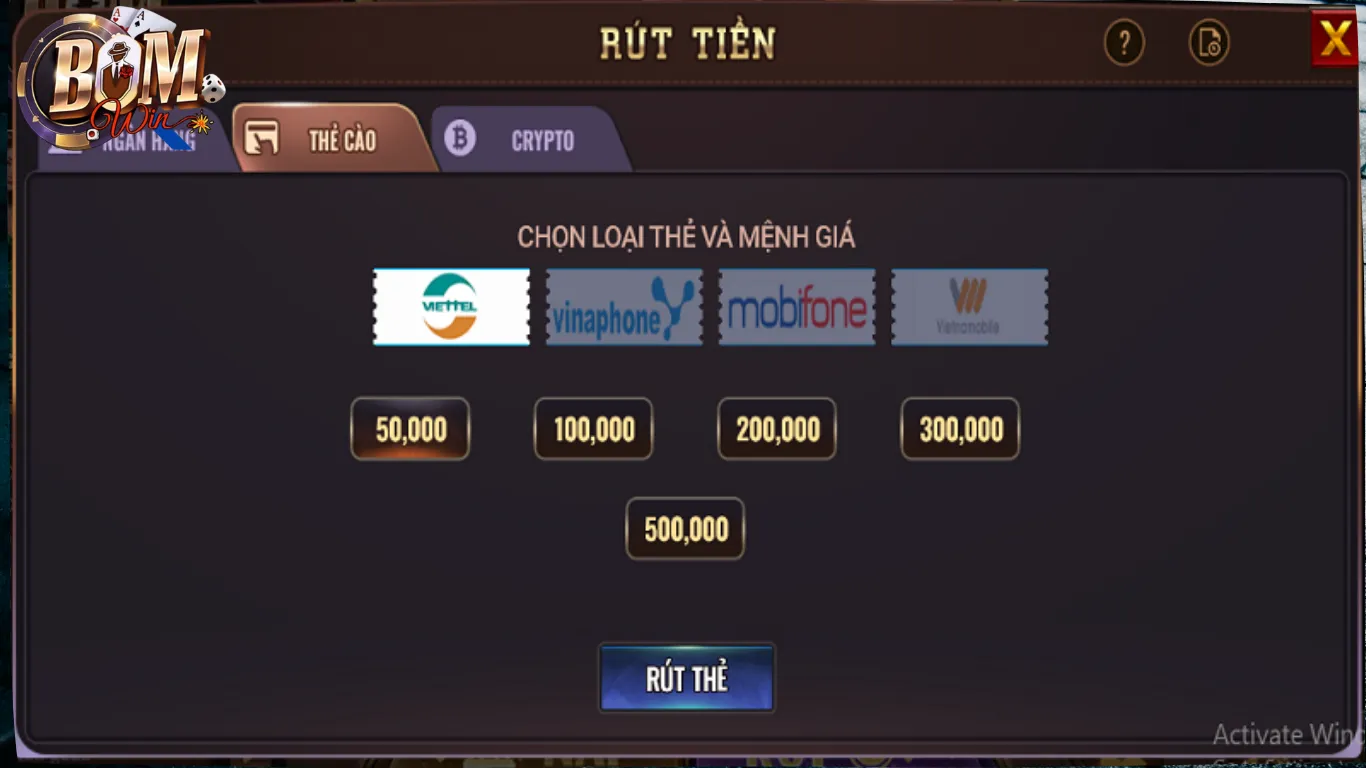1366x768 pixels.
Task: Select the Vietnamobile card
Action: 969,307
